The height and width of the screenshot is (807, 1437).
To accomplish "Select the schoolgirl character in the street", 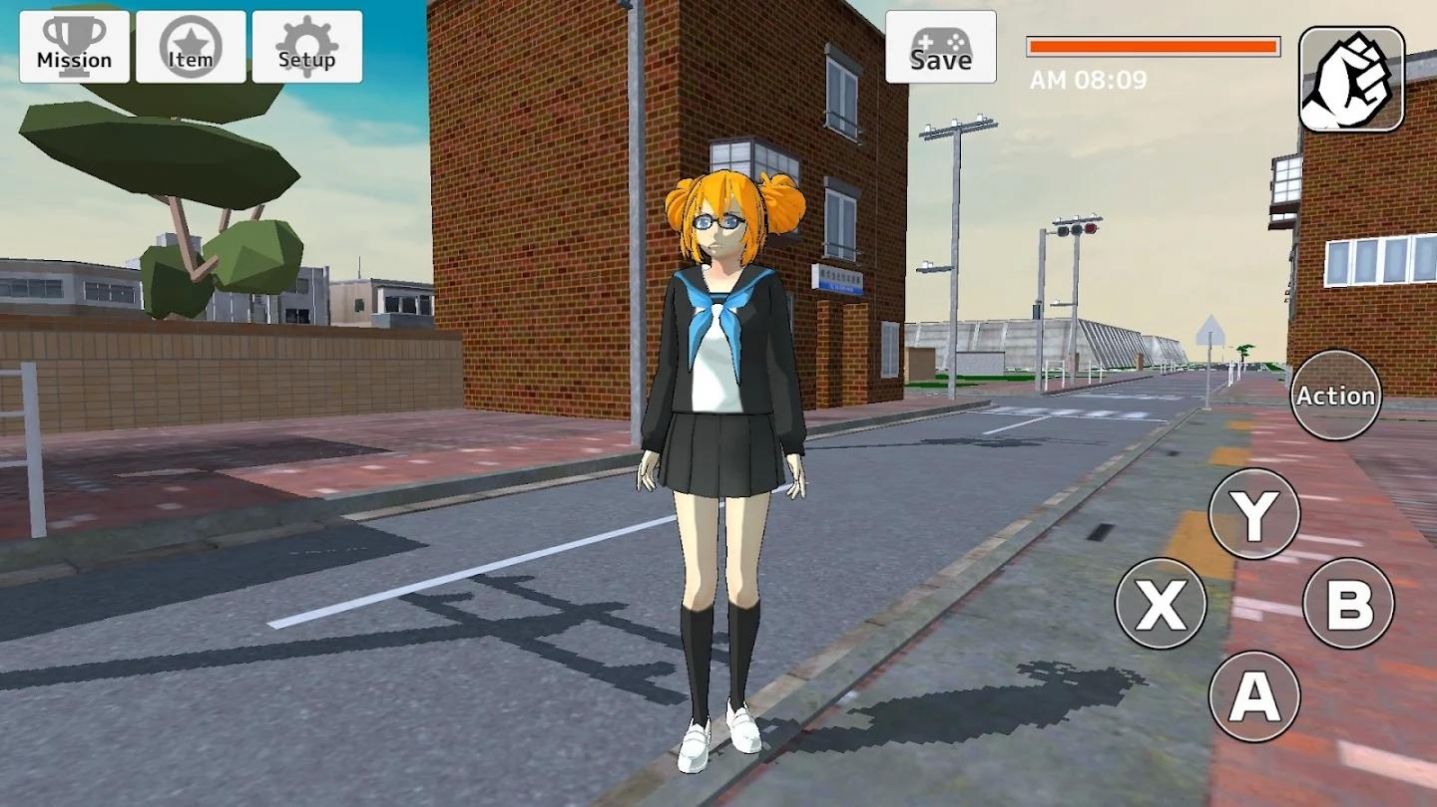I will [727, 400].
